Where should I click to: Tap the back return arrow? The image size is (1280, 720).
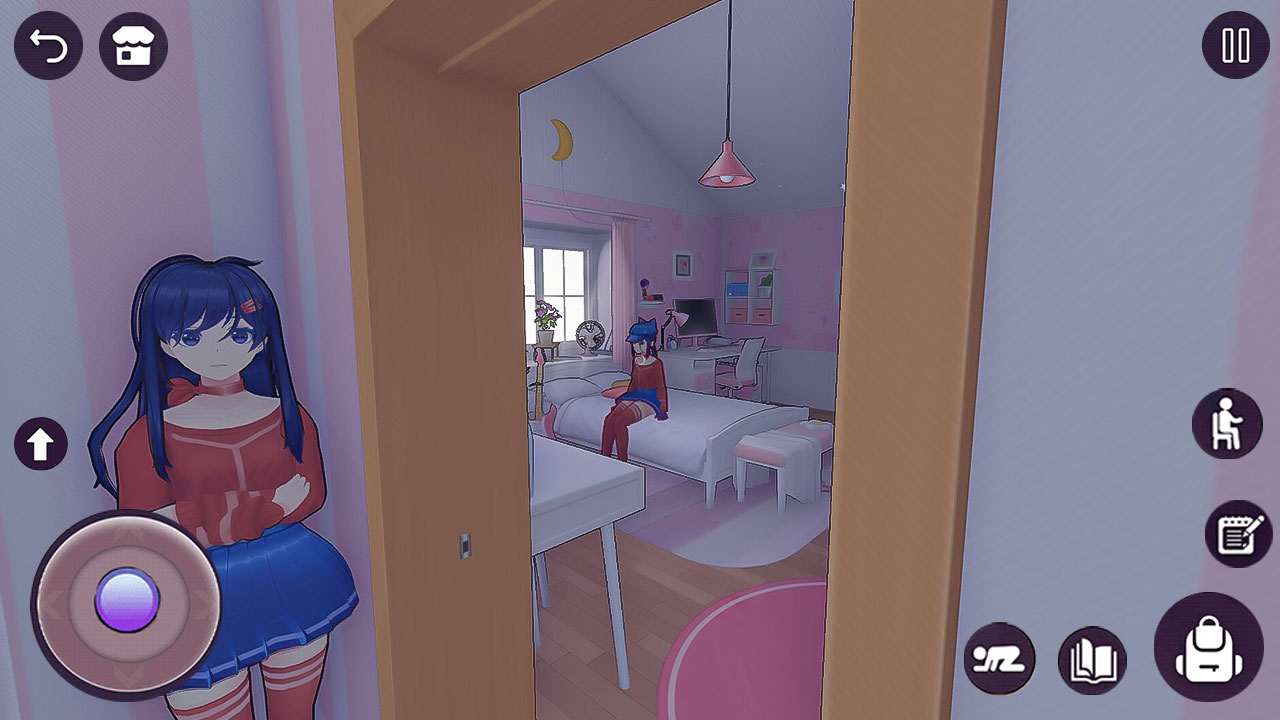pos(49,45)
